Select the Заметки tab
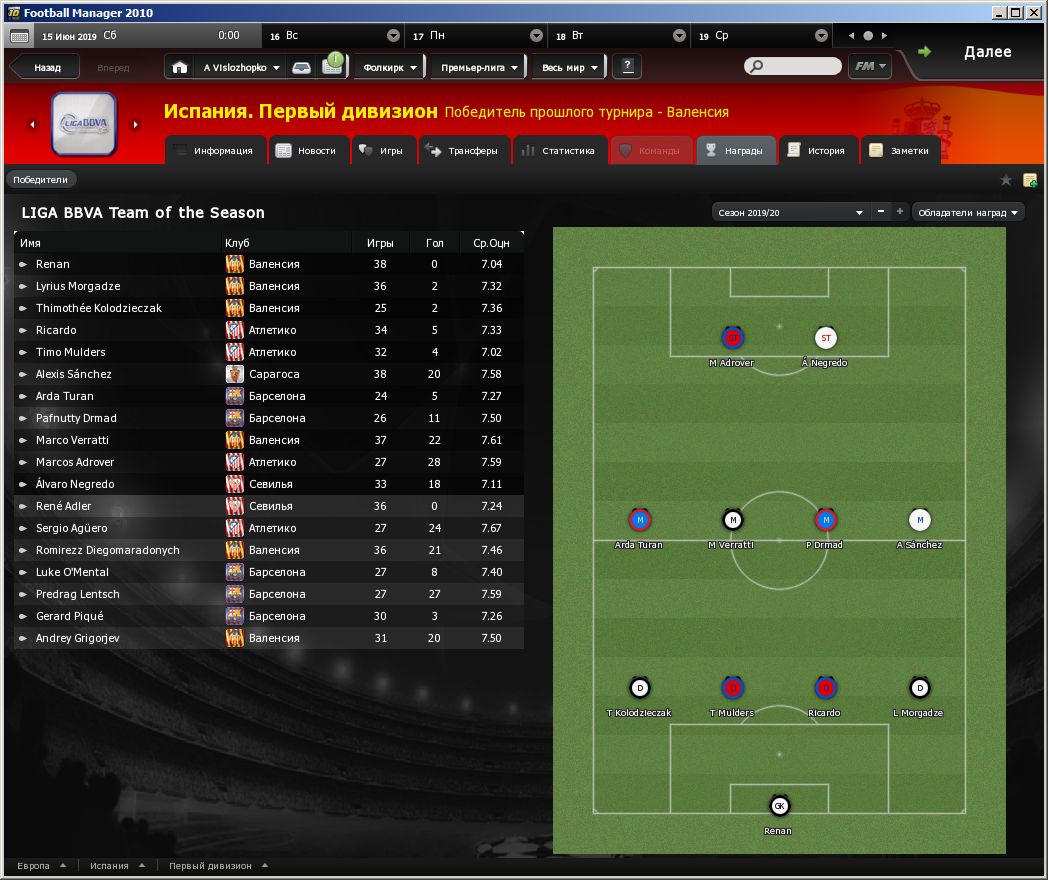The width and height of the screenshot is (1048, 880). (x=900, y=151)
